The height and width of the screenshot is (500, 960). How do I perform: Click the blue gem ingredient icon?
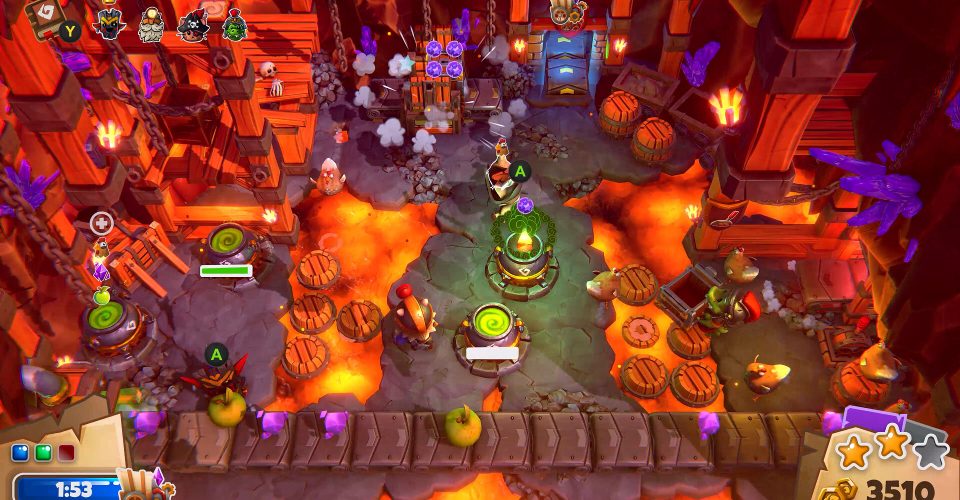19,453
